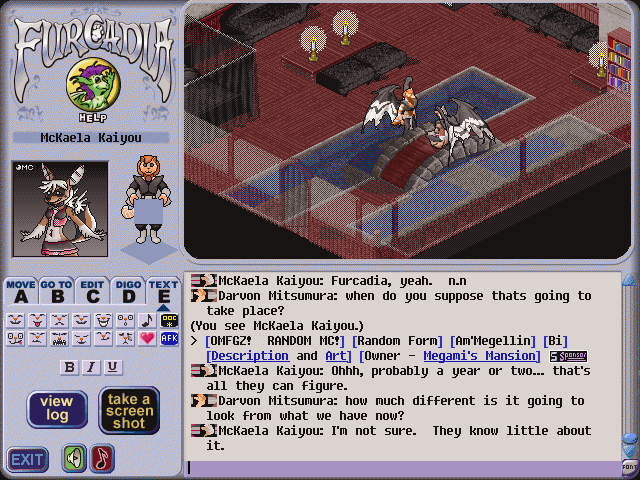This screenshot has width=640, height=480.
Task: Apply bold text formatting
Action: click(69, 367)
